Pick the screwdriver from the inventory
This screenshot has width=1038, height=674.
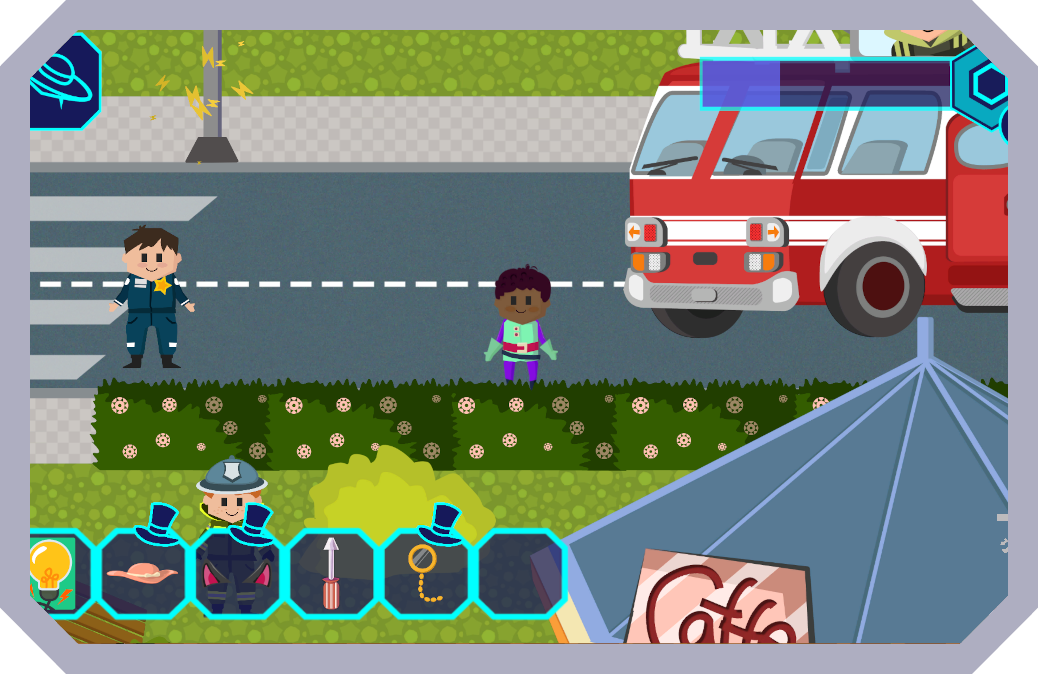[x=331, y=573]
